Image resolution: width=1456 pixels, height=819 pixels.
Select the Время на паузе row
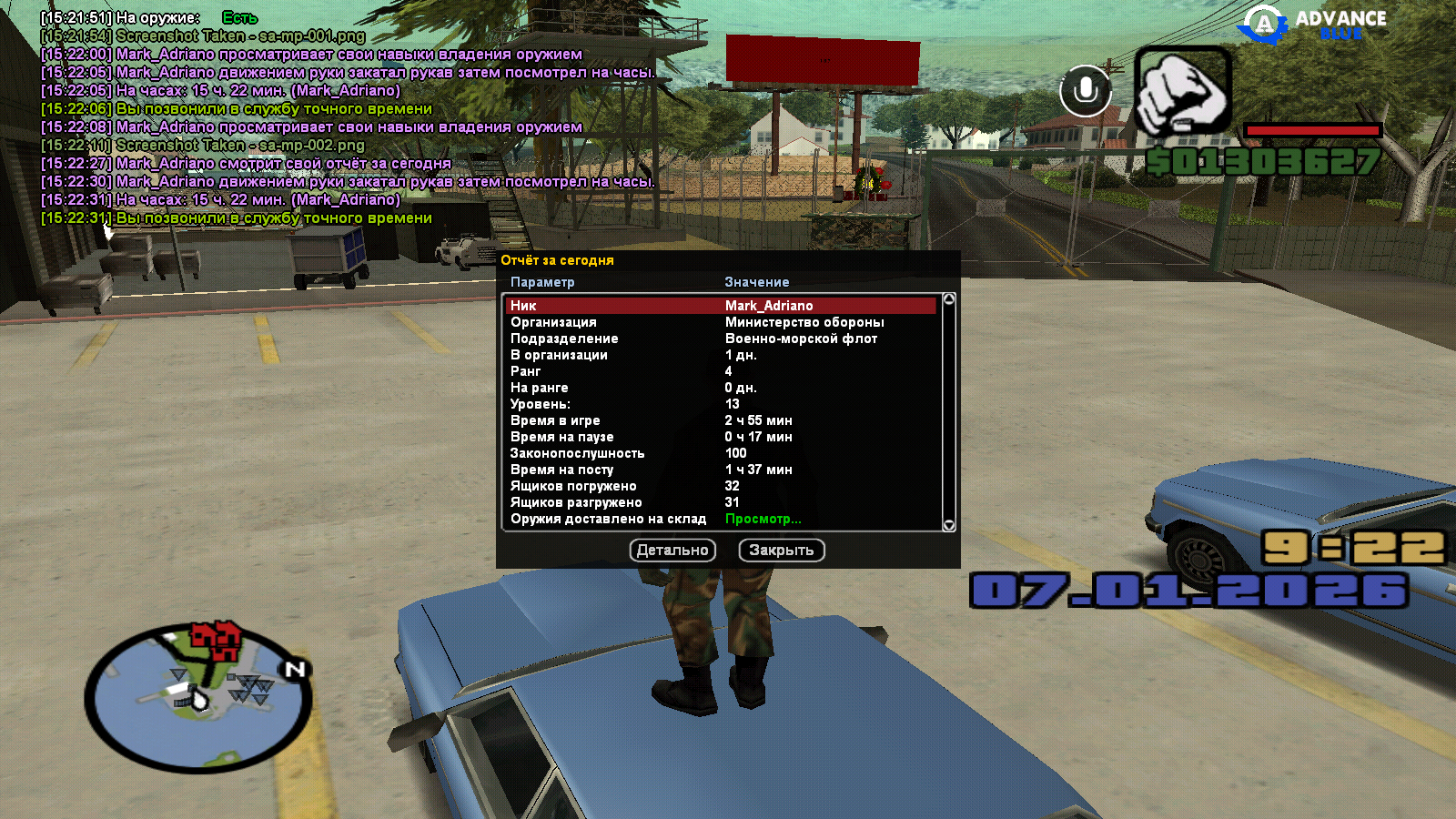pyautogui.click(x=721, y=437)
